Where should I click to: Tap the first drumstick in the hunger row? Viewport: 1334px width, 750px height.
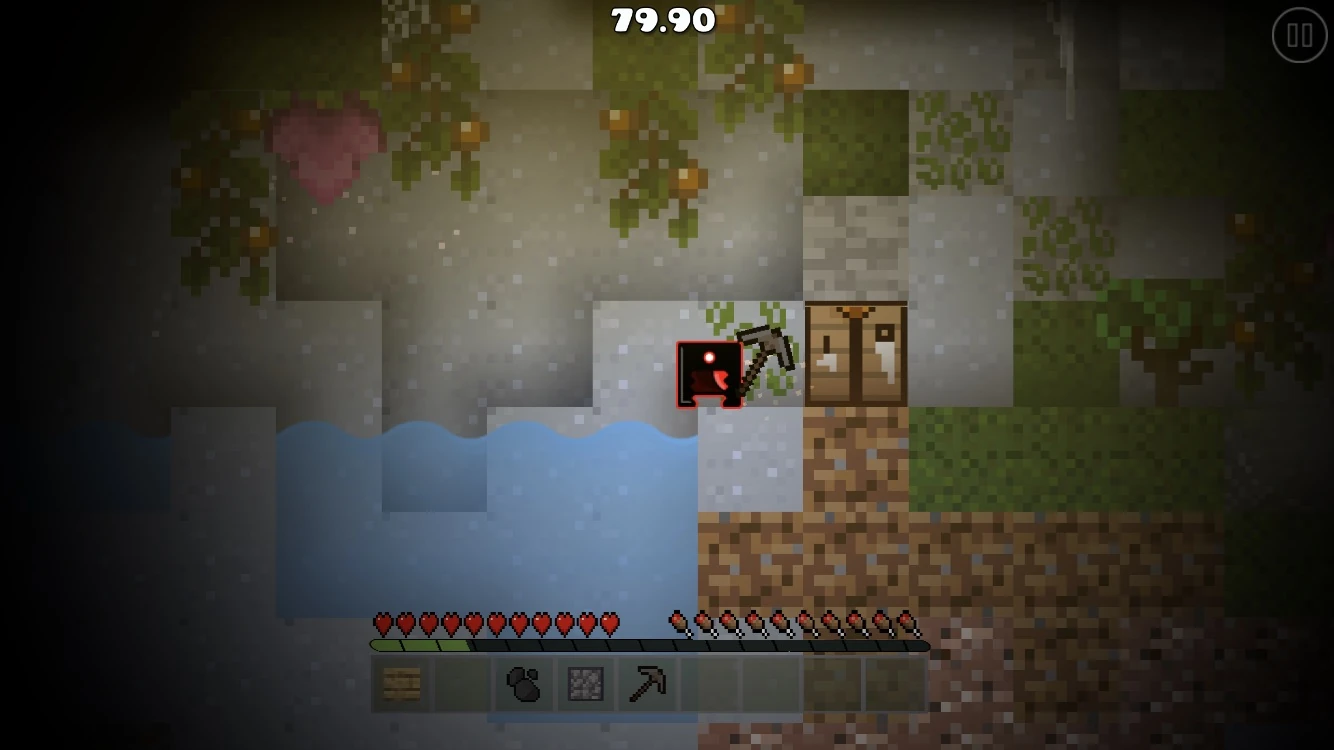[676, 621]
